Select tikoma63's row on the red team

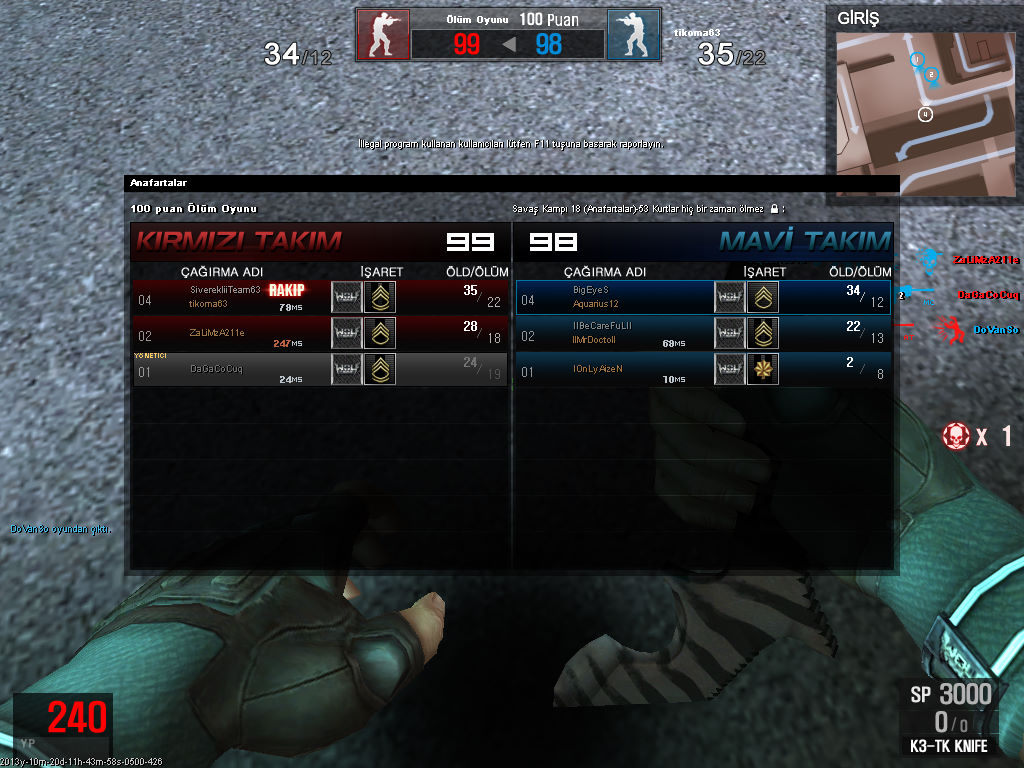pyautogui.click(x=320, y=297)
